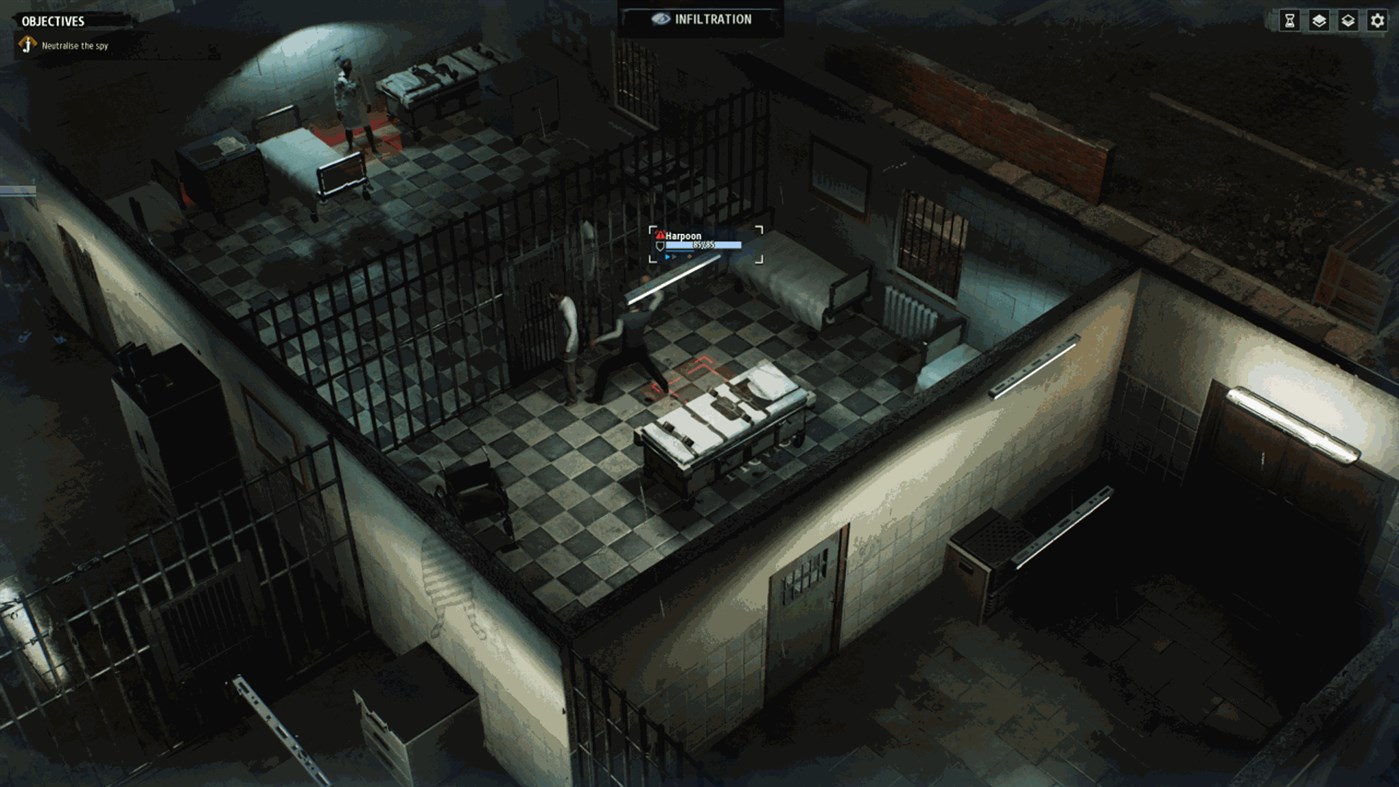The image size is (1399, 787).
Task: Toggle Harpoon's blue action point pip
Action: click(x=668, y=257)
